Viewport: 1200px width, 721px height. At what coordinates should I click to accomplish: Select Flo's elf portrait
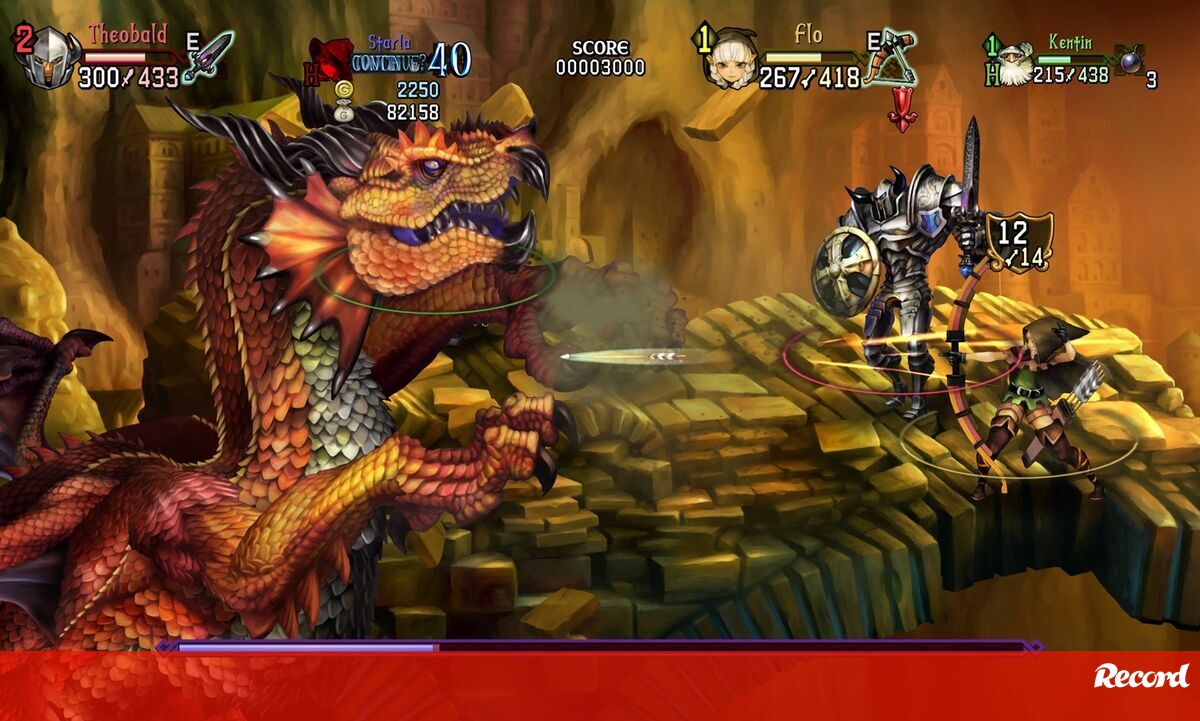(x=728, y=60)
